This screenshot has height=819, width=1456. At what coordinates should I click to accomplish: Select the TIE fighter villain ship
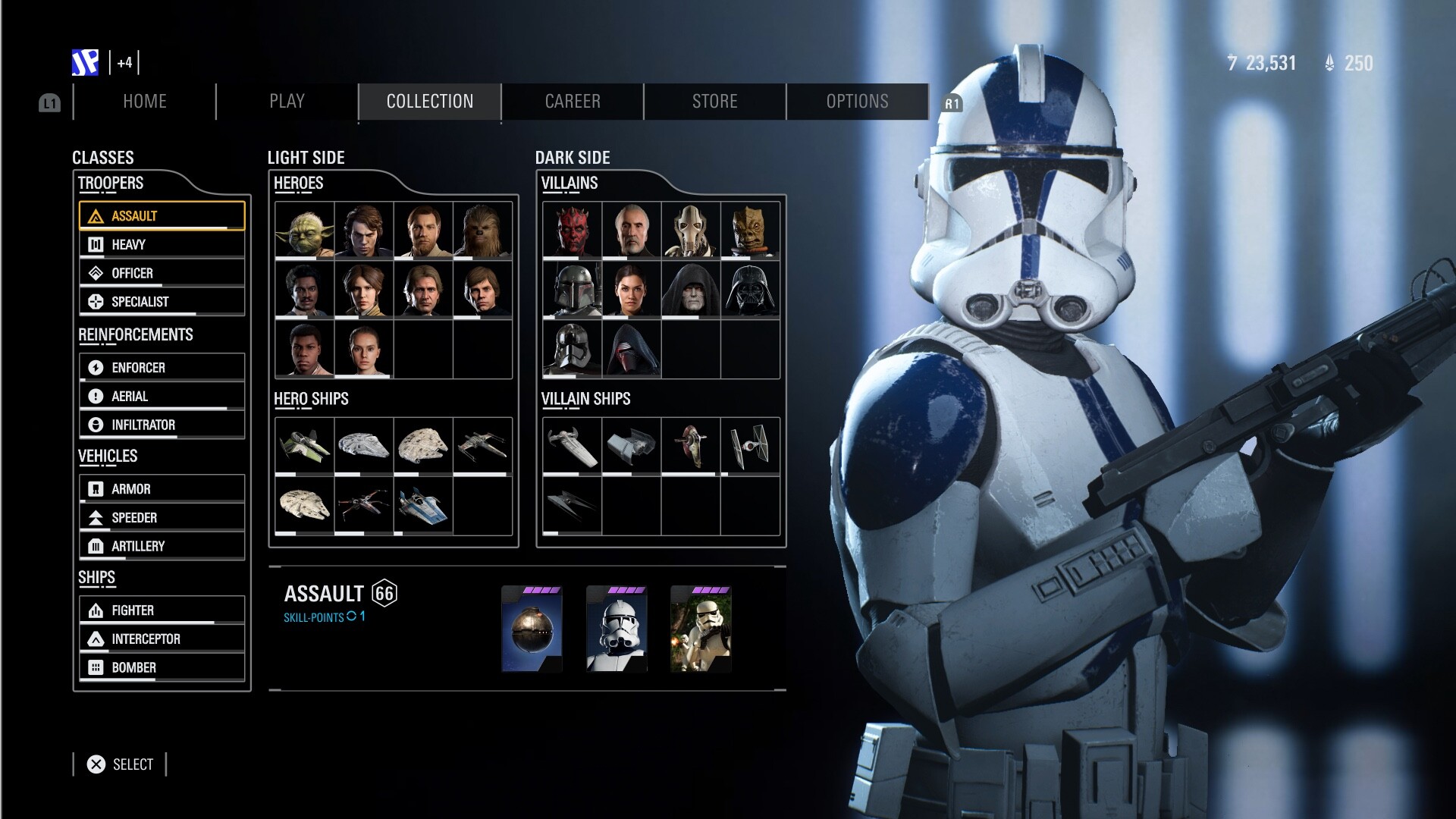(750, 446)
